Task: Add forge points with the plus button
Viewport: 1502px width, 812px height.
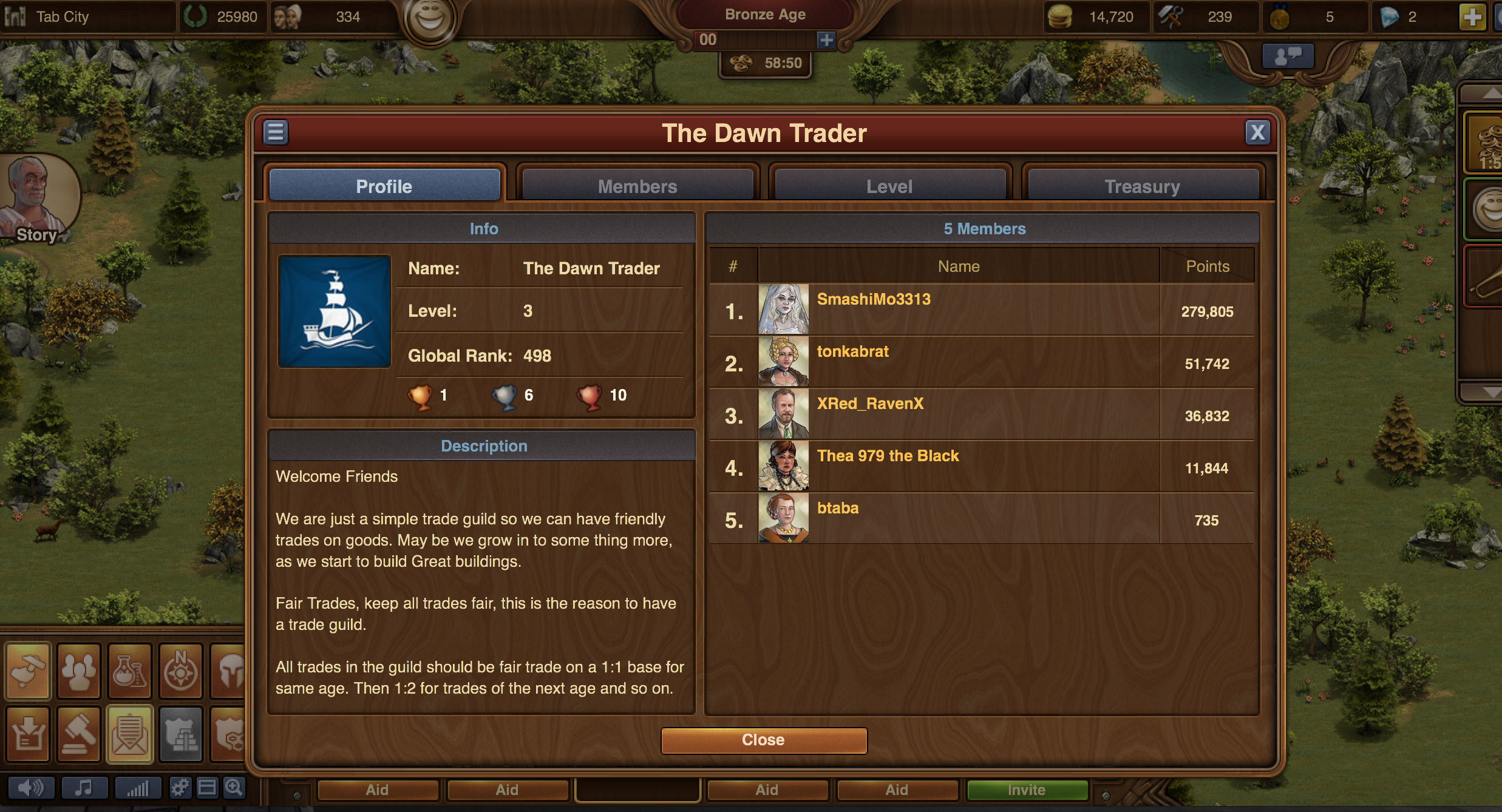Action: (x=826, y=40)
